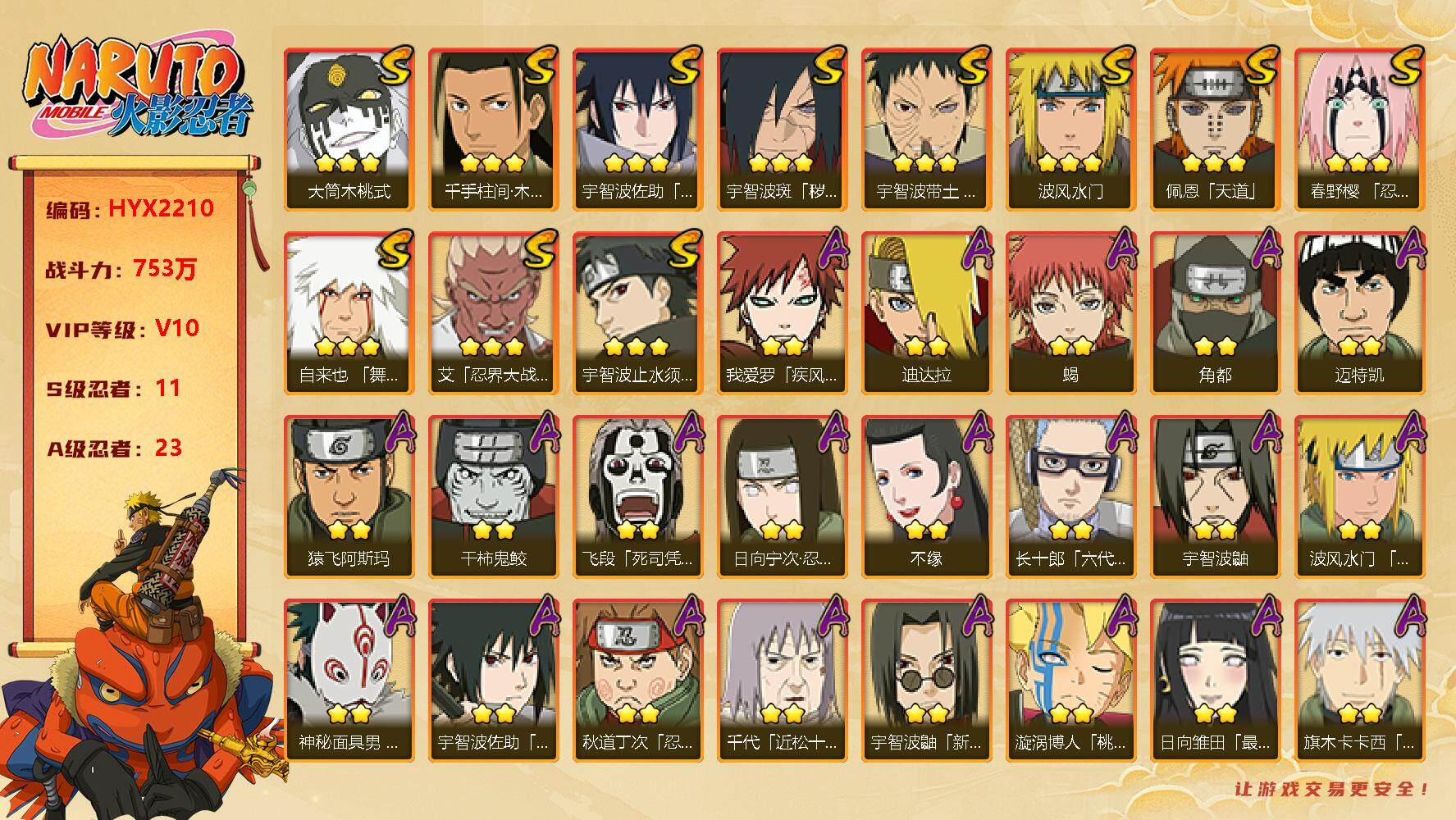The image size is (1456, 820).
Task: Click the 千手柱间 ninja card
Action: coord(493,129)
